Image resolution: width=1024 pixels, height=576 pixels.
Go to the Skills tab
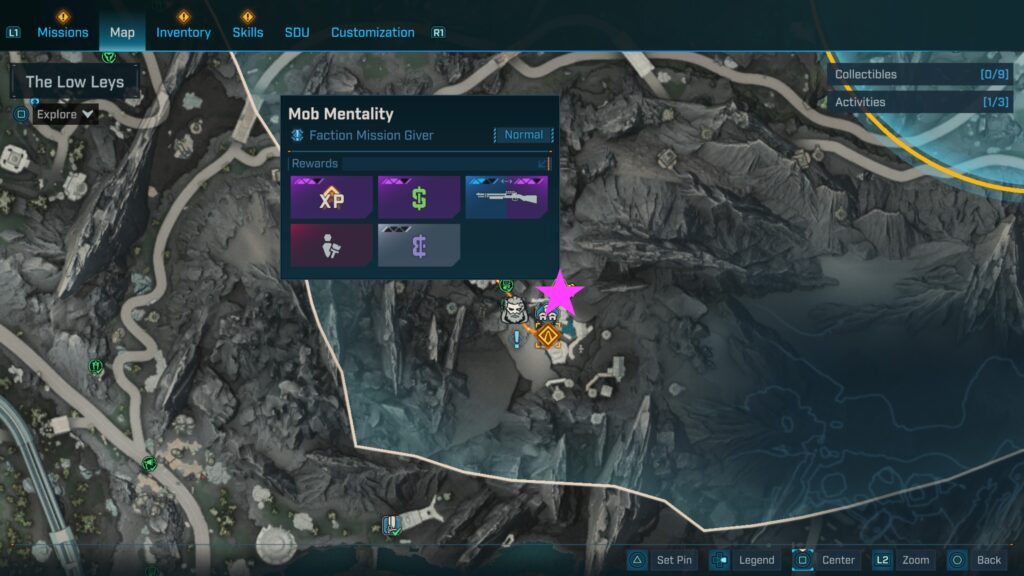247,32
